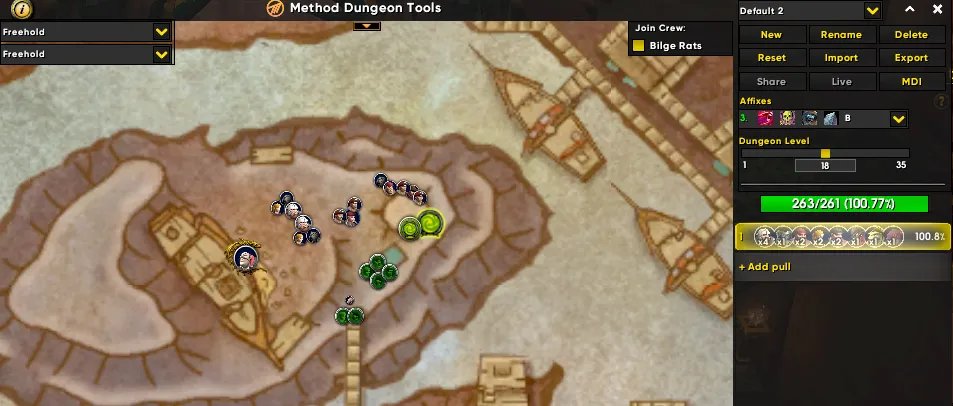Open the top Freehold dungeon dropdown
Viewport: 953px width, 406px height.
[160, 31]
